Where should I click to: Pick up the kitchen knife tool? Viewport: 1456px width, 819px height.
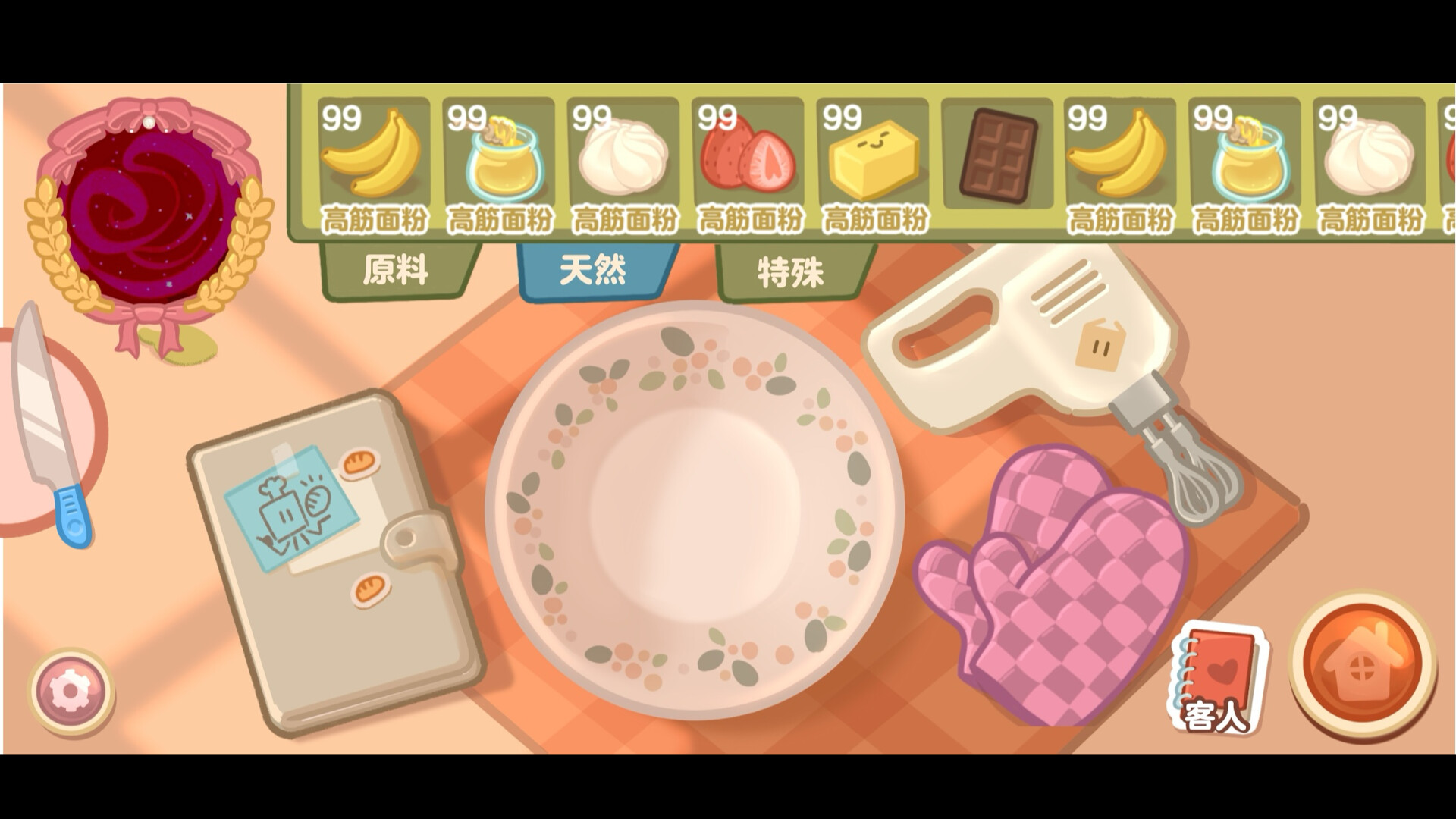point(42,425)
